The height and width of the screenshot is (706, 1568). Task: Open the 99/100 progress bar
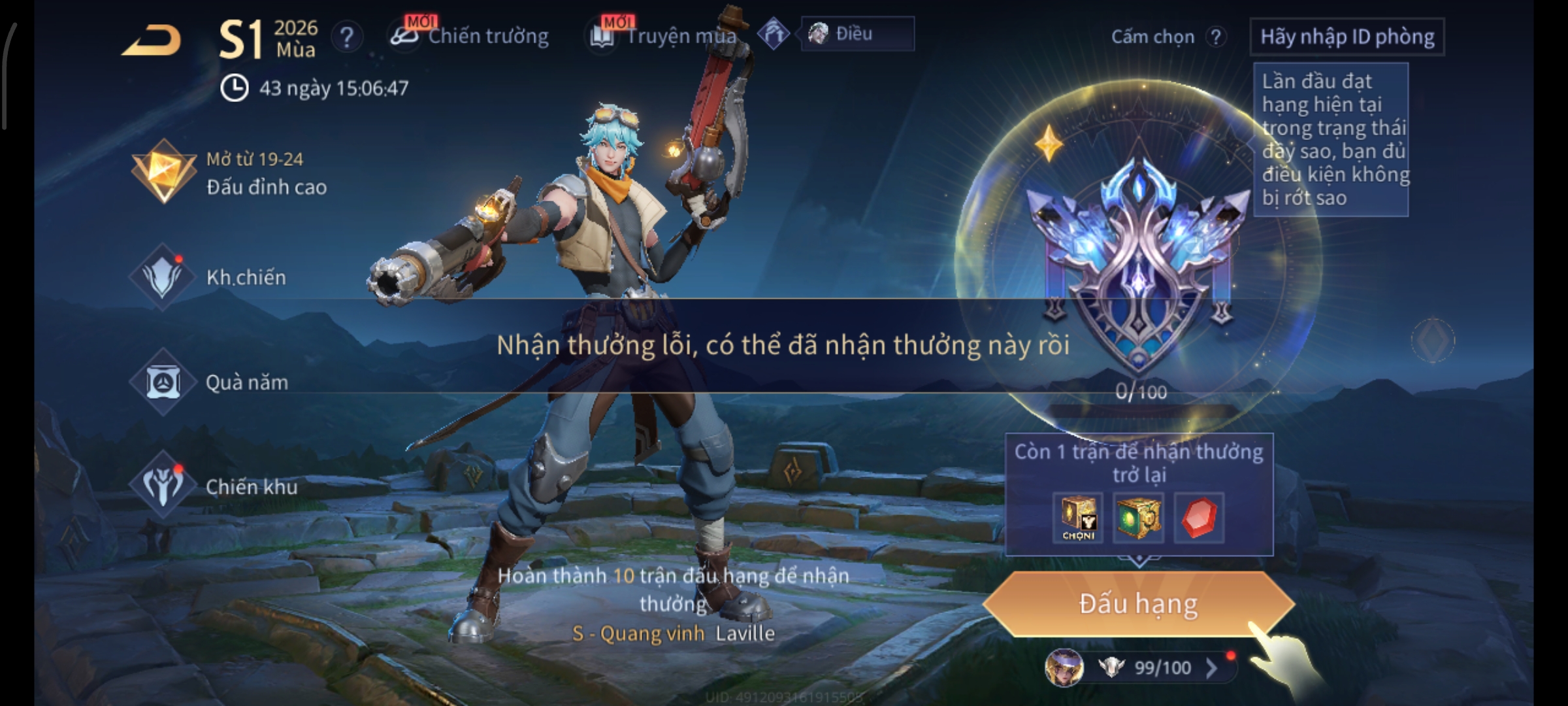coord(1150,667)
